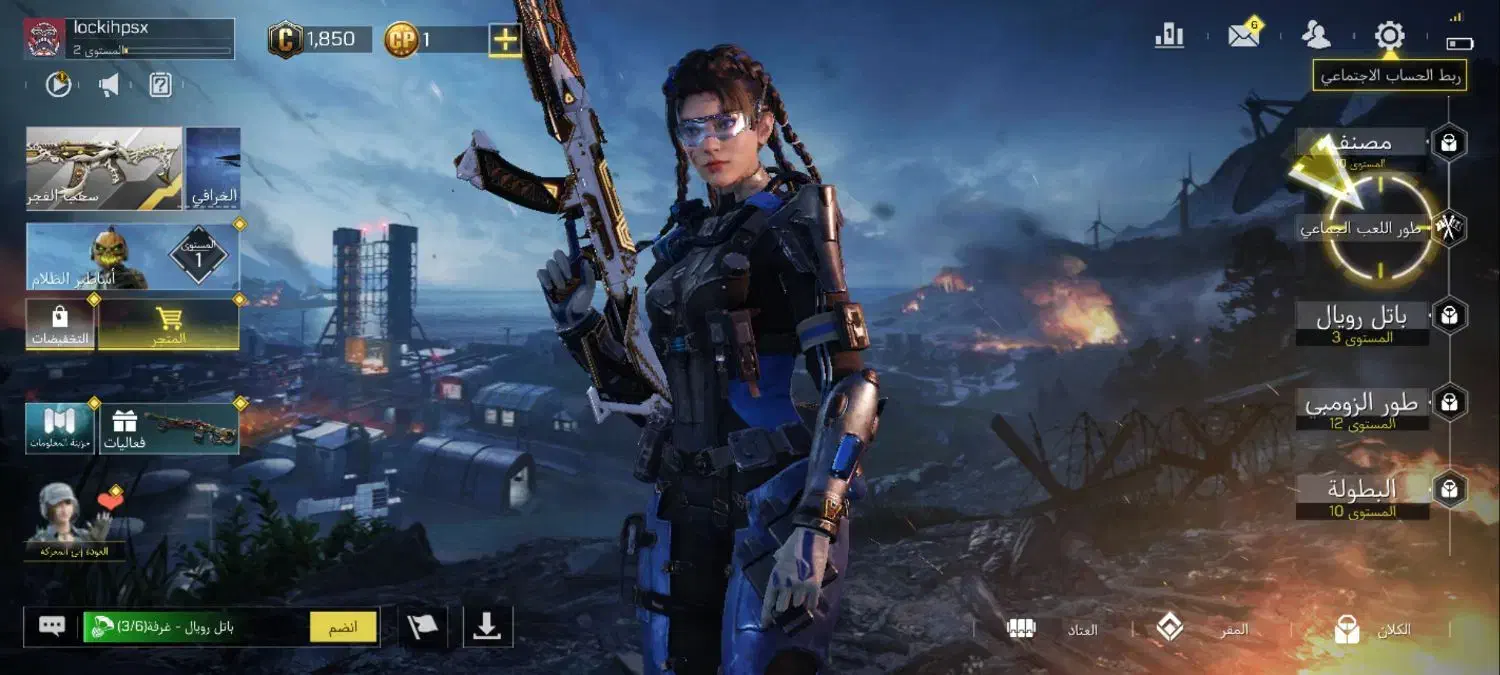
Task: Select the مصنف ranked mode
Action: click(1362, 144)
